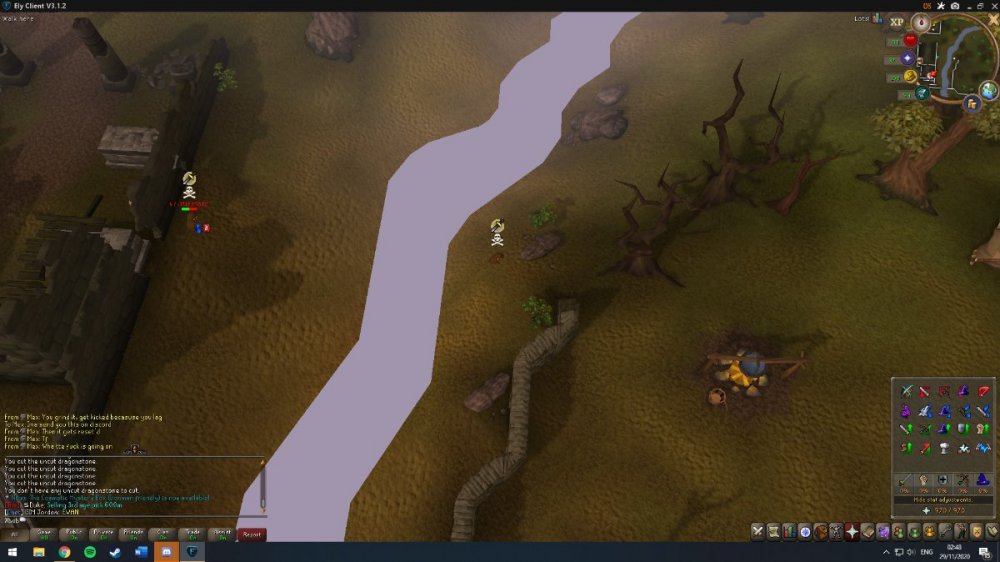Viewport: 1000px width, 562px height.
Task: Open the backpack inventory tab
Action: (821, 531)
